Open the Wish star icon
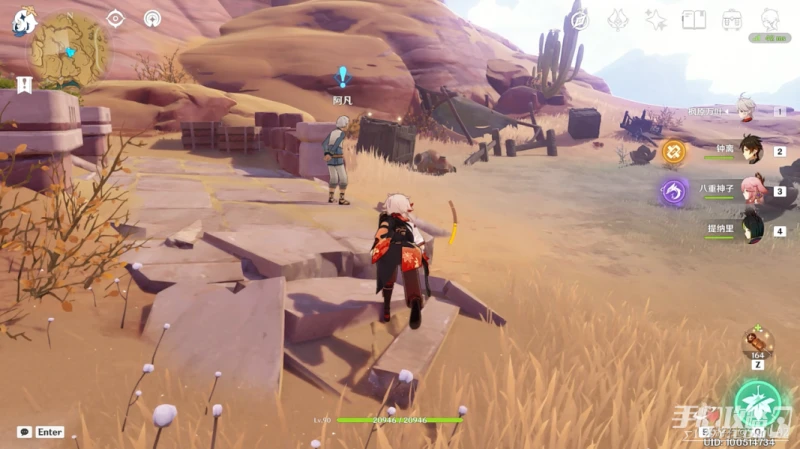Viewport: 800px width, 449px height. 656,20
